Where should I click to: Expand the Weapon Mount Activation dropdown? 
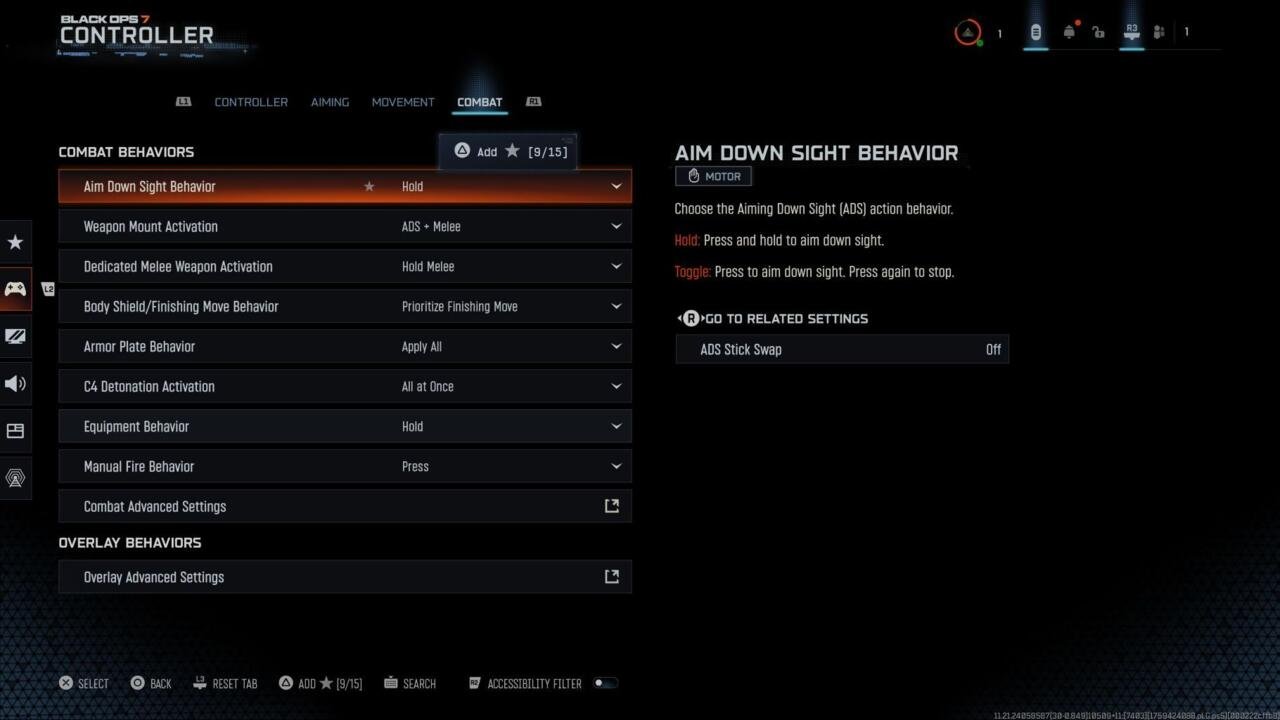point(617,226)
